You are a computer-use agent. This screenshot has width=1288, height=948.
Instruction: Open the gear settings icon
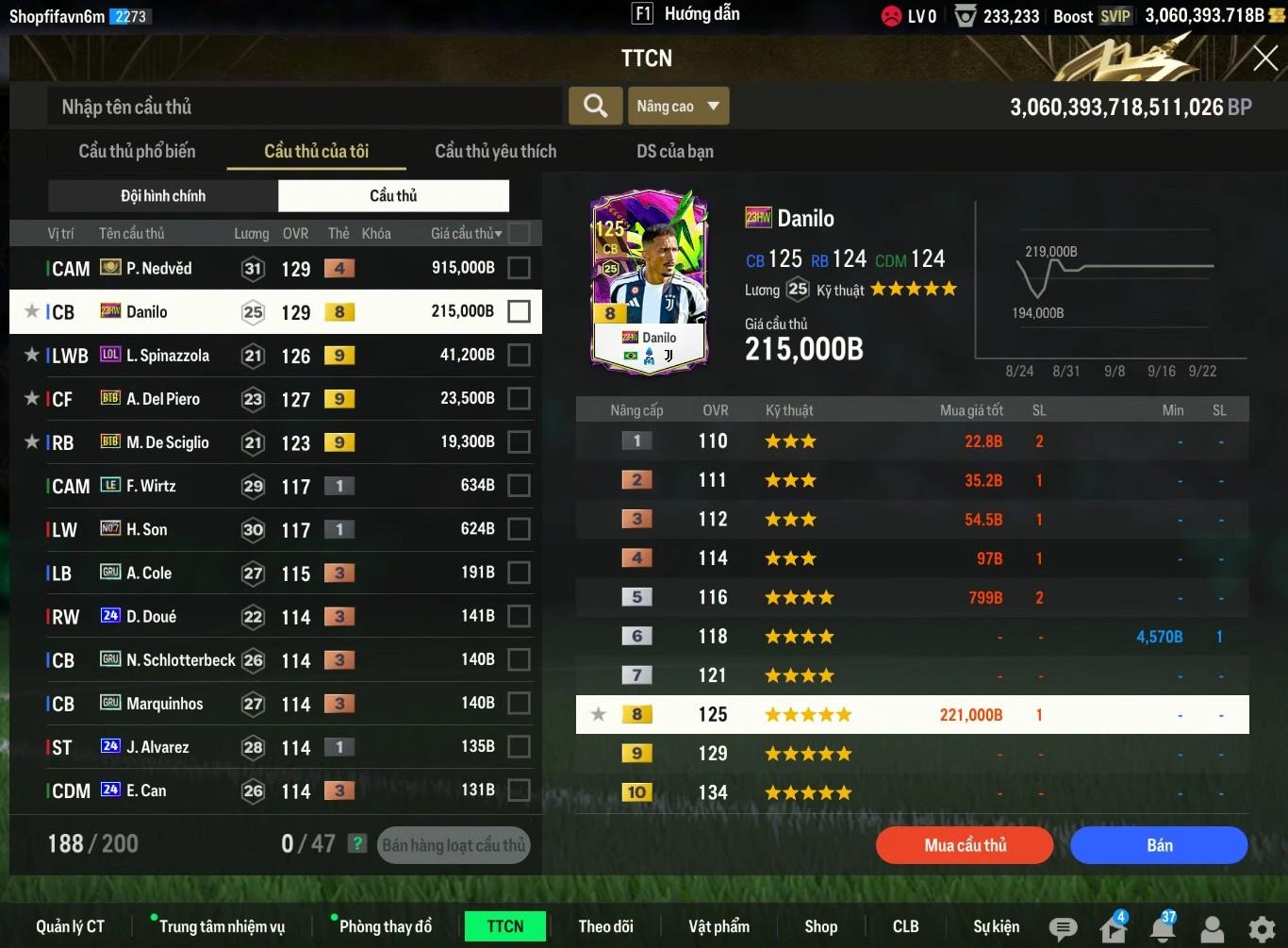1262,929
